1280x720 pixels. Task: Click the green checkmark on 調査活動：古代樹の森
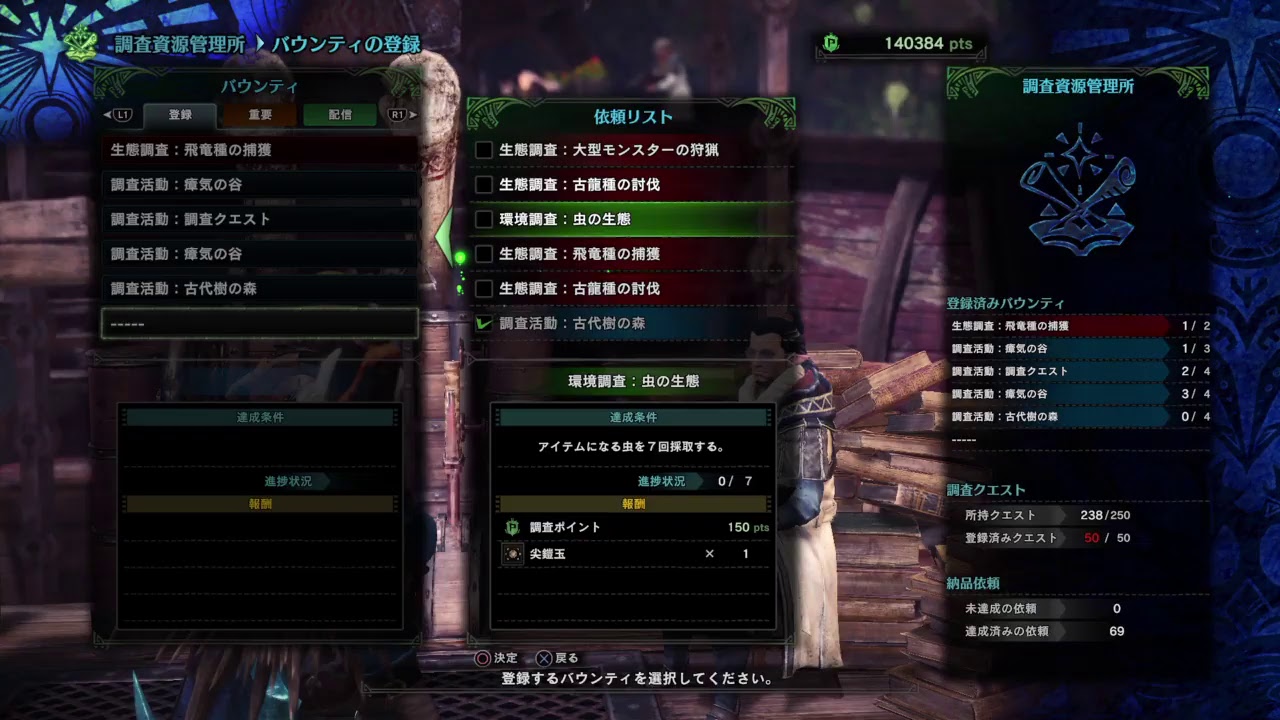click(484, 323)
